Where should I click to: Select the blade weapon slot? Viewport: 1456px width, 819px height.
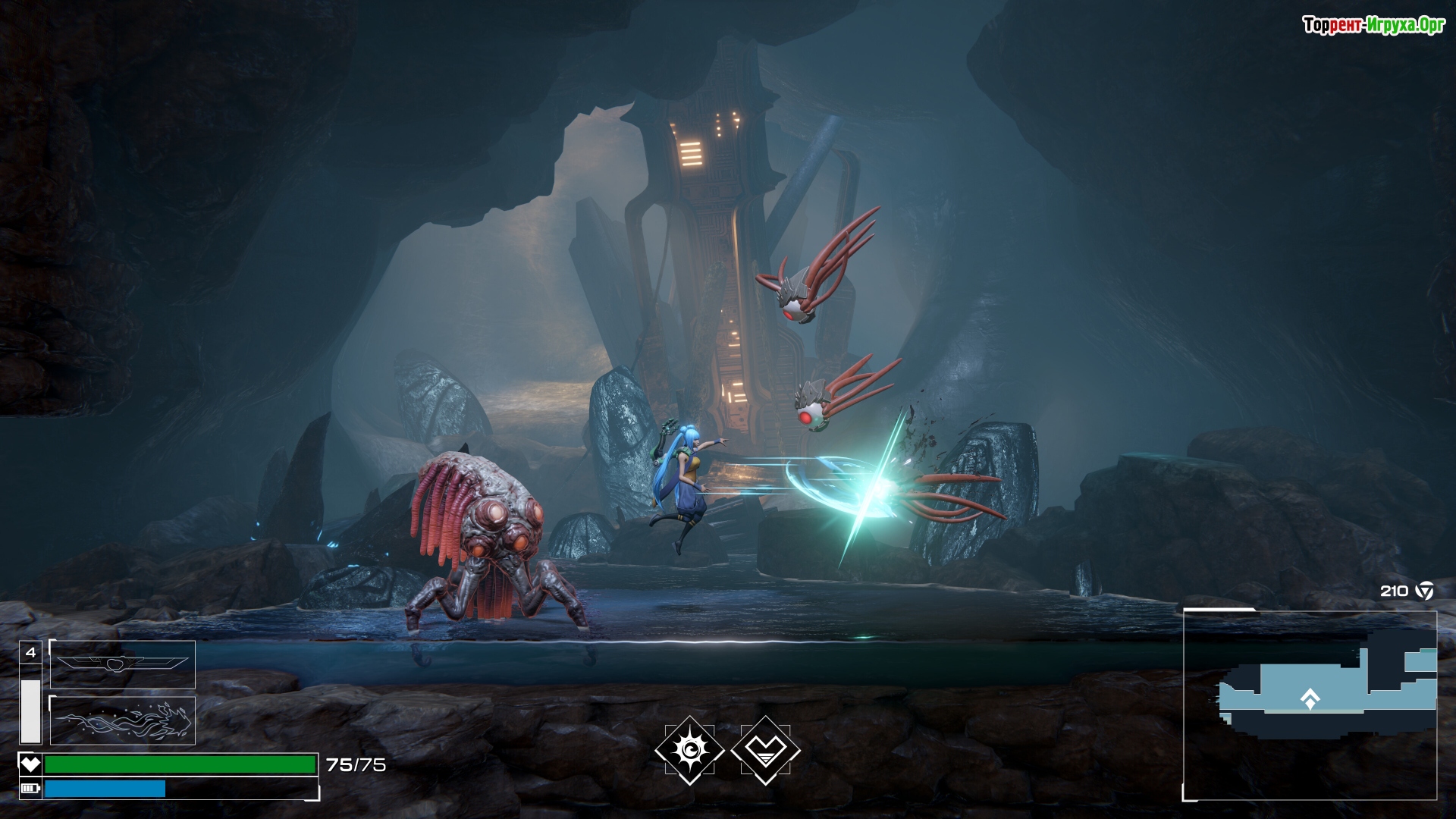[123, 664]
